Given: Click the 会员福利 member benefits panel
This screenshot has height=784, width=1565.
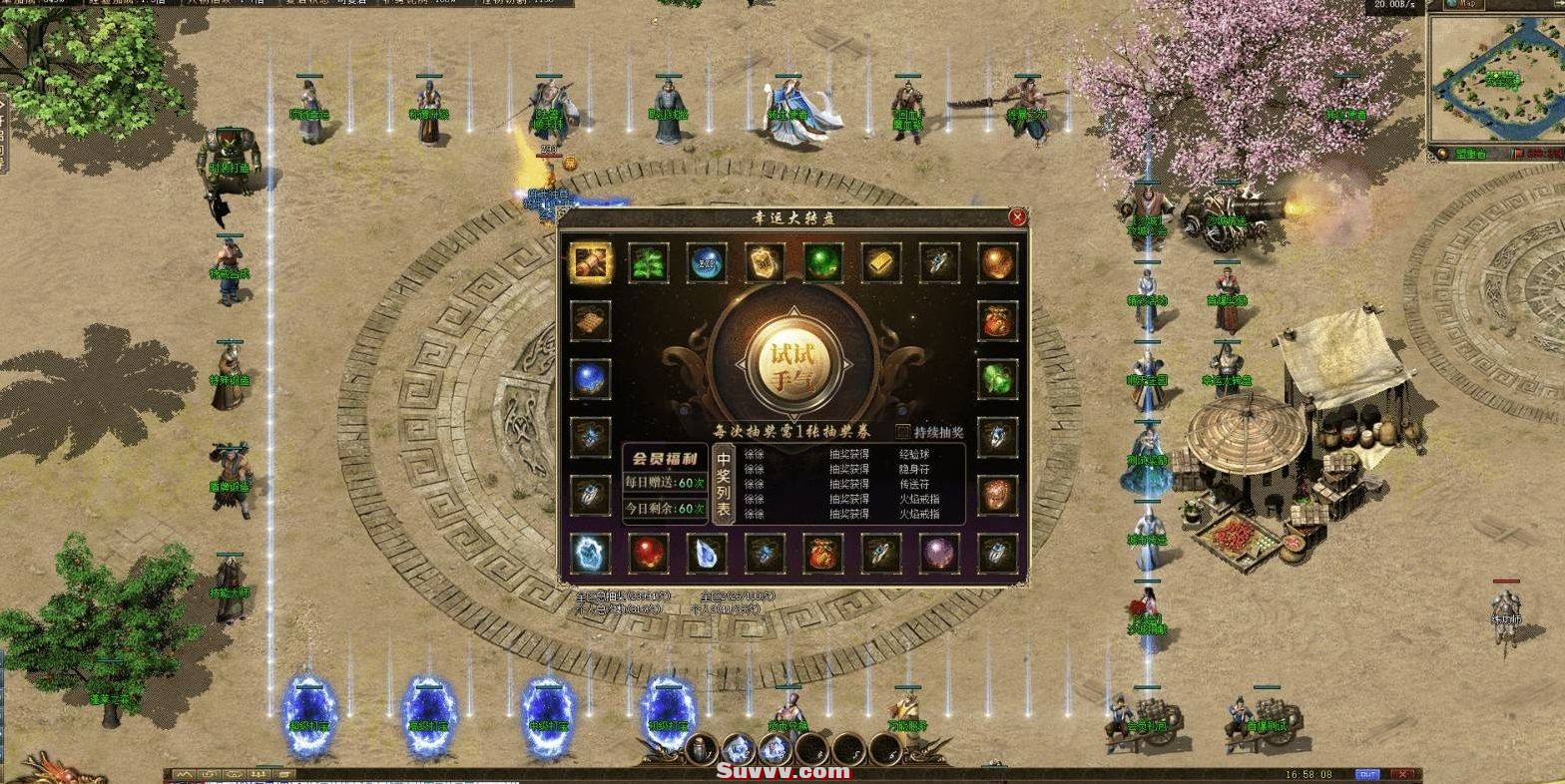Looking at the screenshot, I should coord(665,460).
